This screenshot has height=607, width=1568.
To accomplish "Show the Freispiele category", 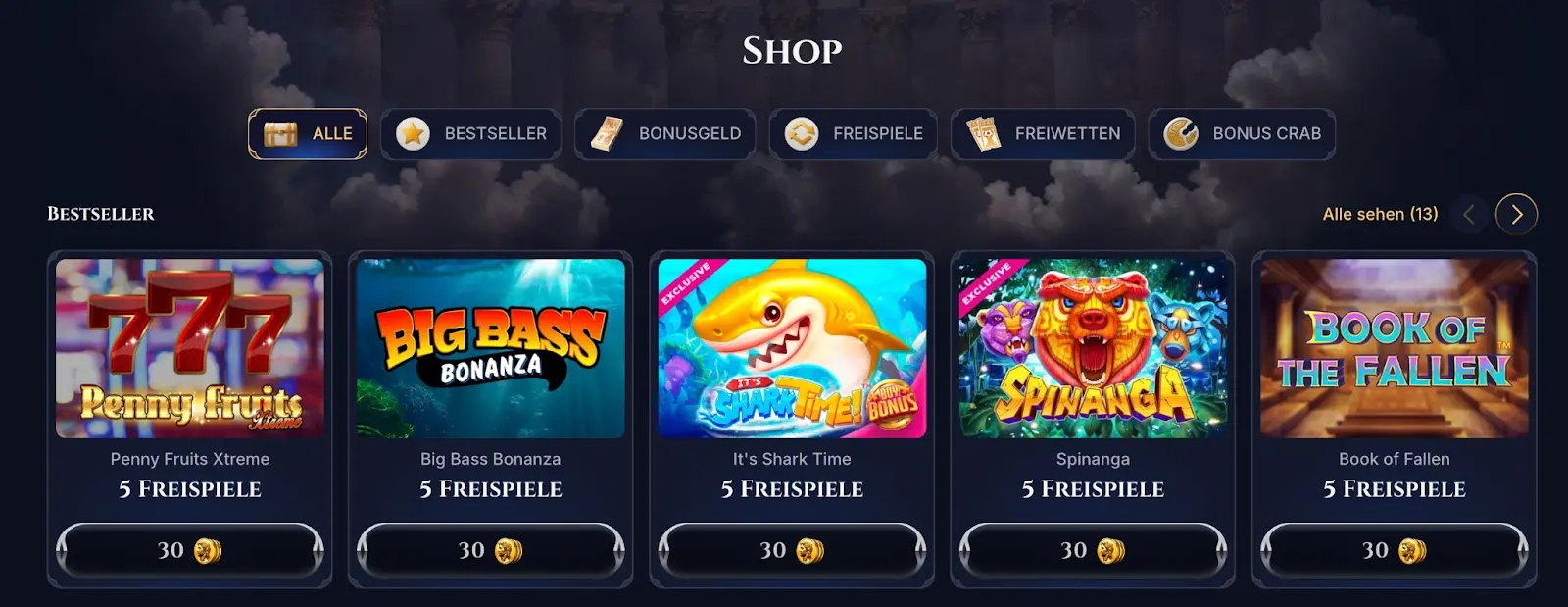I will (854, 133).
